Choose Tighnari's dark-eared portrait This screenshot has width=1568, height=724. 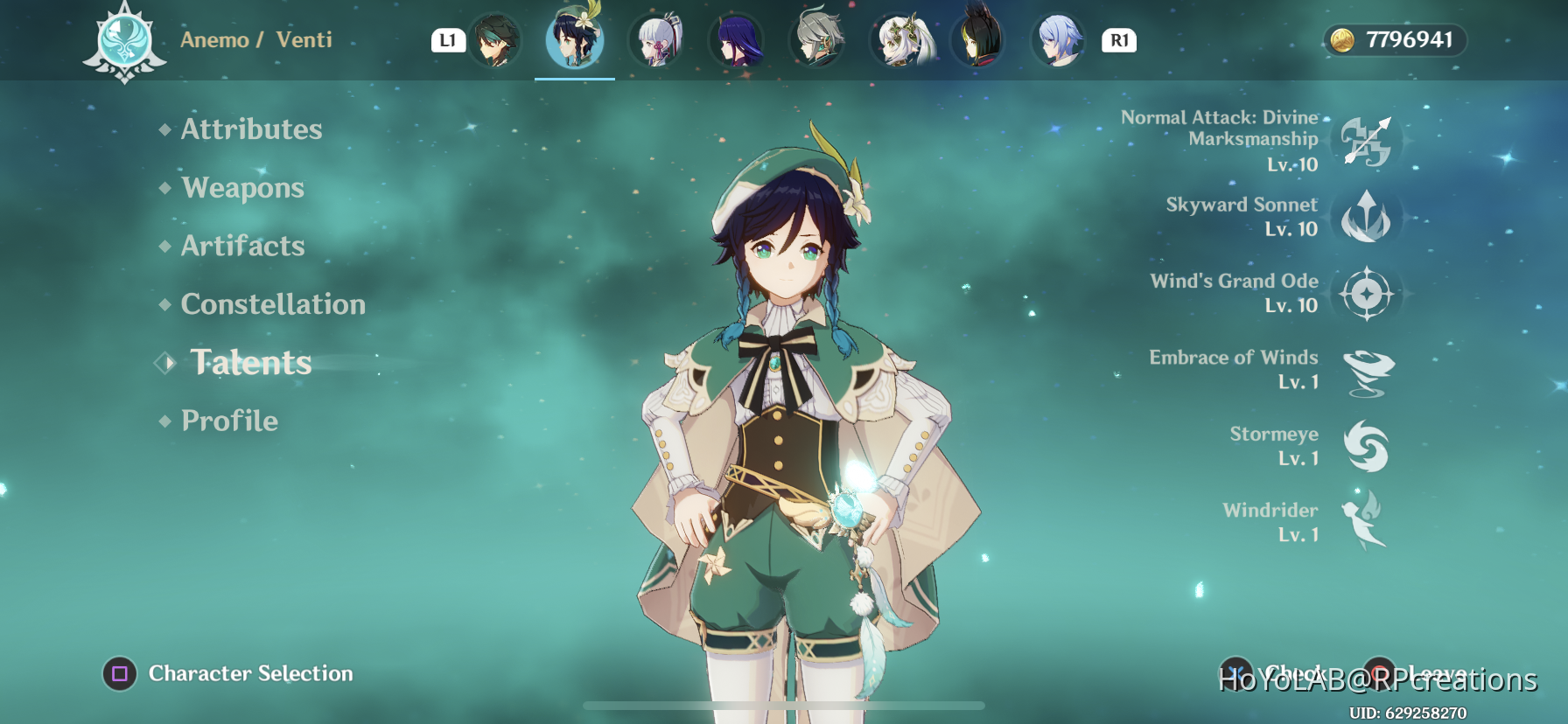tap(978, 40)
